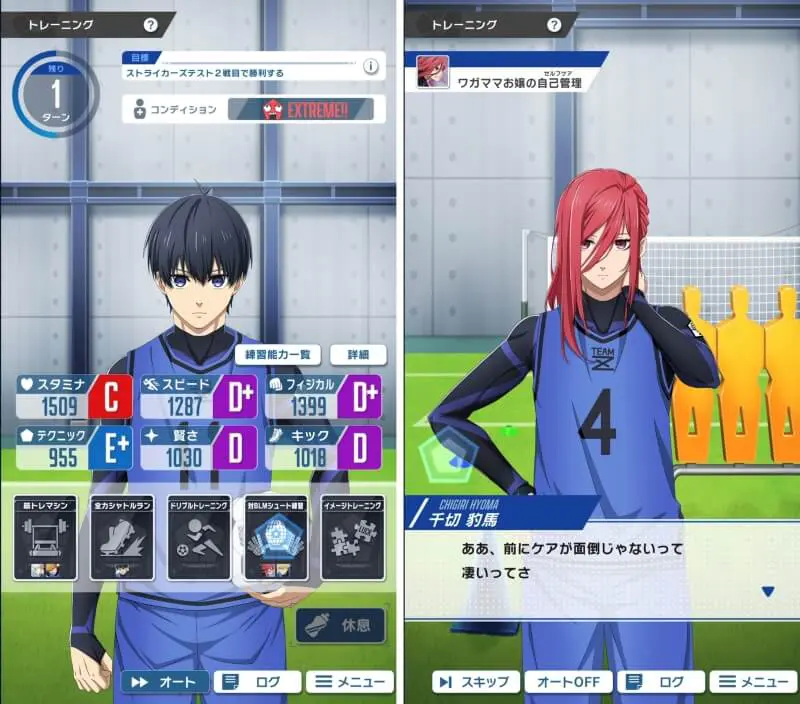Activate the オート auto button

[x=165, y=682]
